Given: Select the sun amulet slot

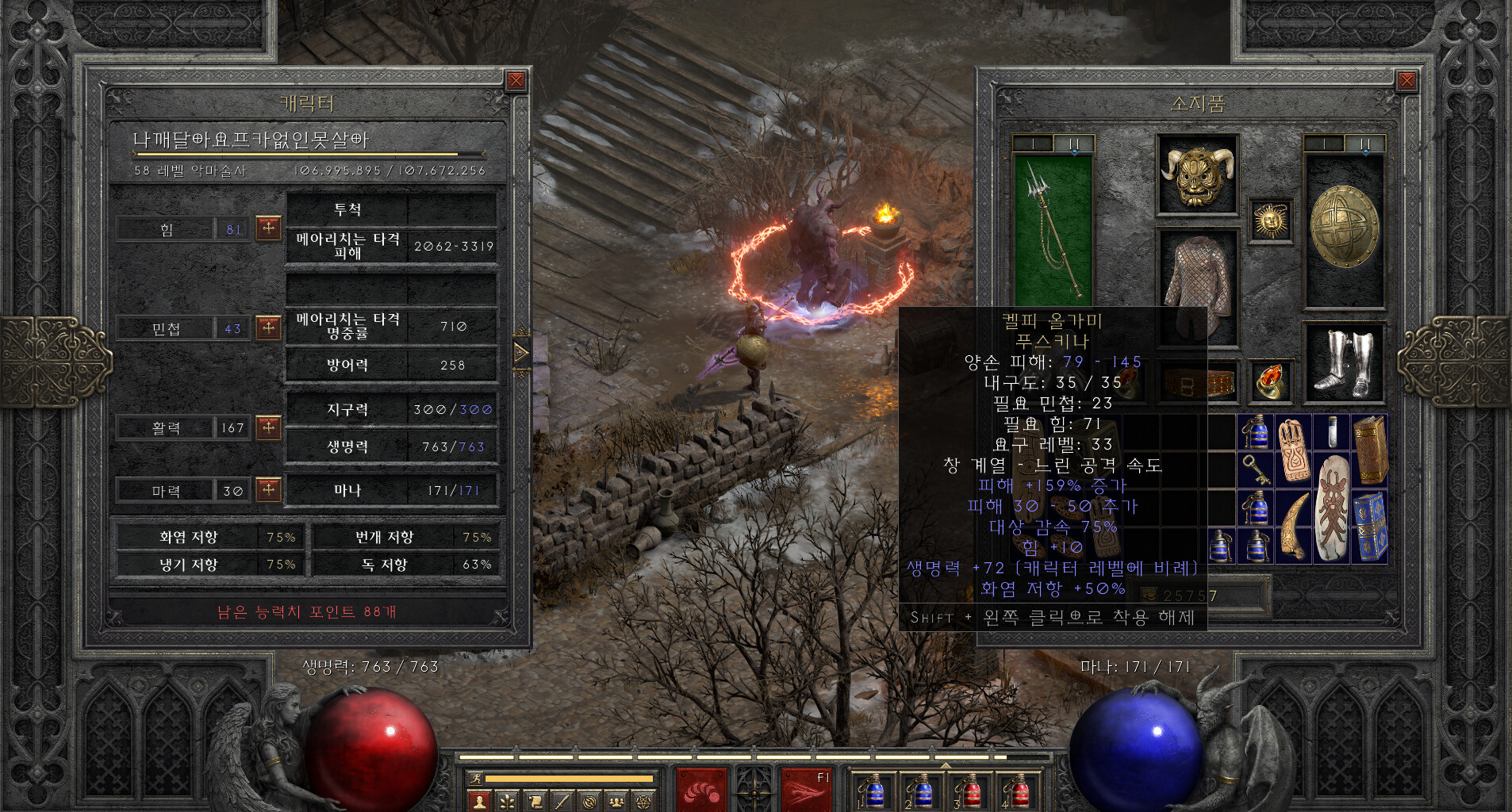Looking at the screenshot, I should [1271, 220].
